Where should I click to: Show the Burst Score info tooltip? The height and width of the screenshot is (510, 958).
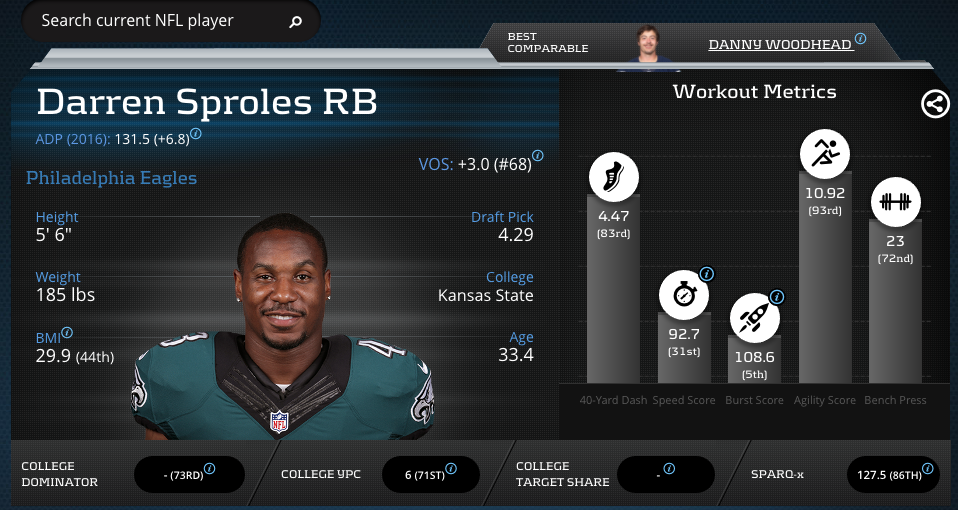[x=777, y=297]
